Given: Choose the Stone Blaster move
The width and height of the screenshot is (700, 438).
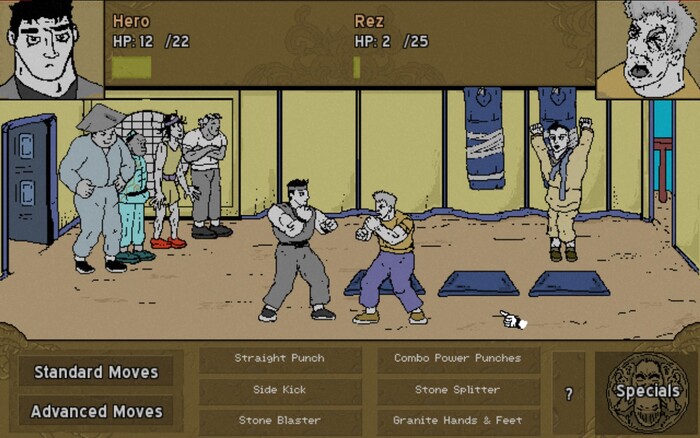Looking at the screenshot, I should [x=279, y=420].
